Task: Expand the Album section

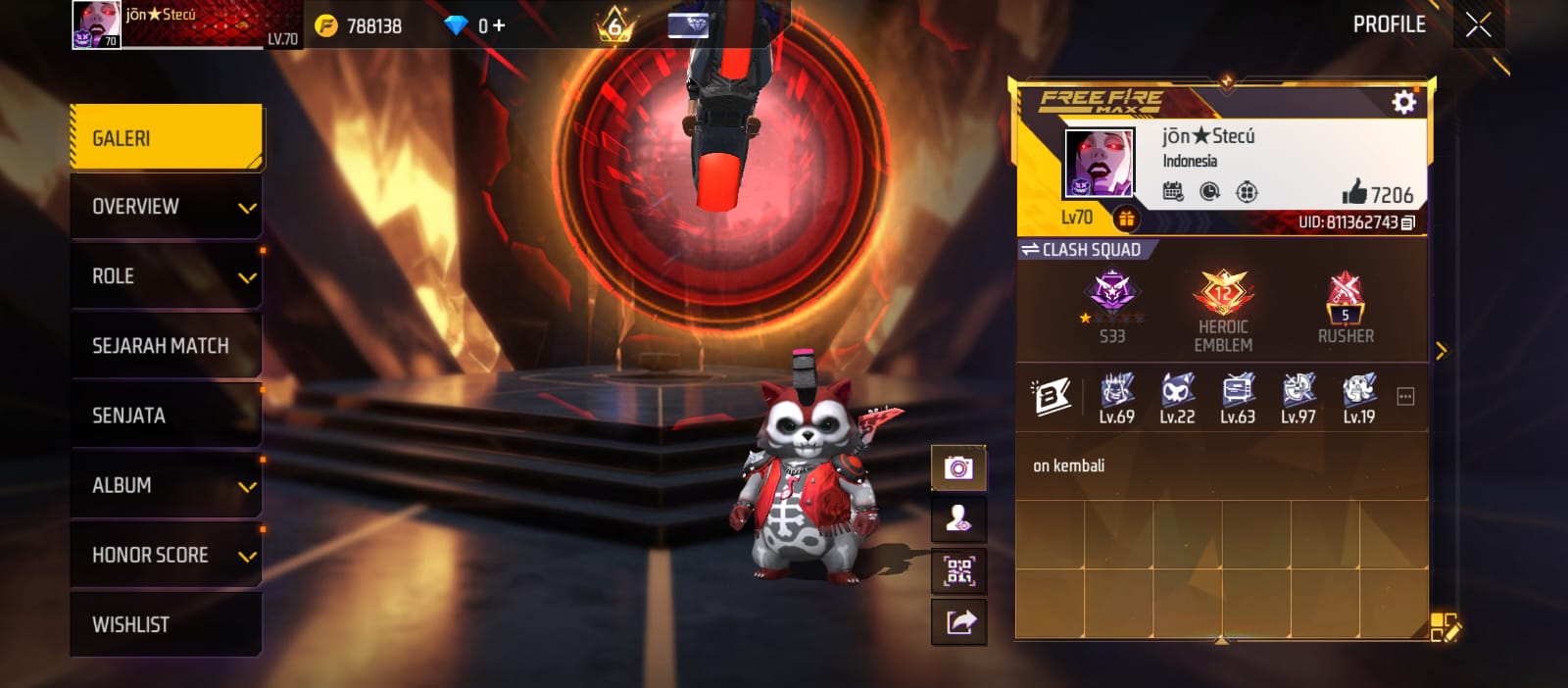Action: point(166,485)
